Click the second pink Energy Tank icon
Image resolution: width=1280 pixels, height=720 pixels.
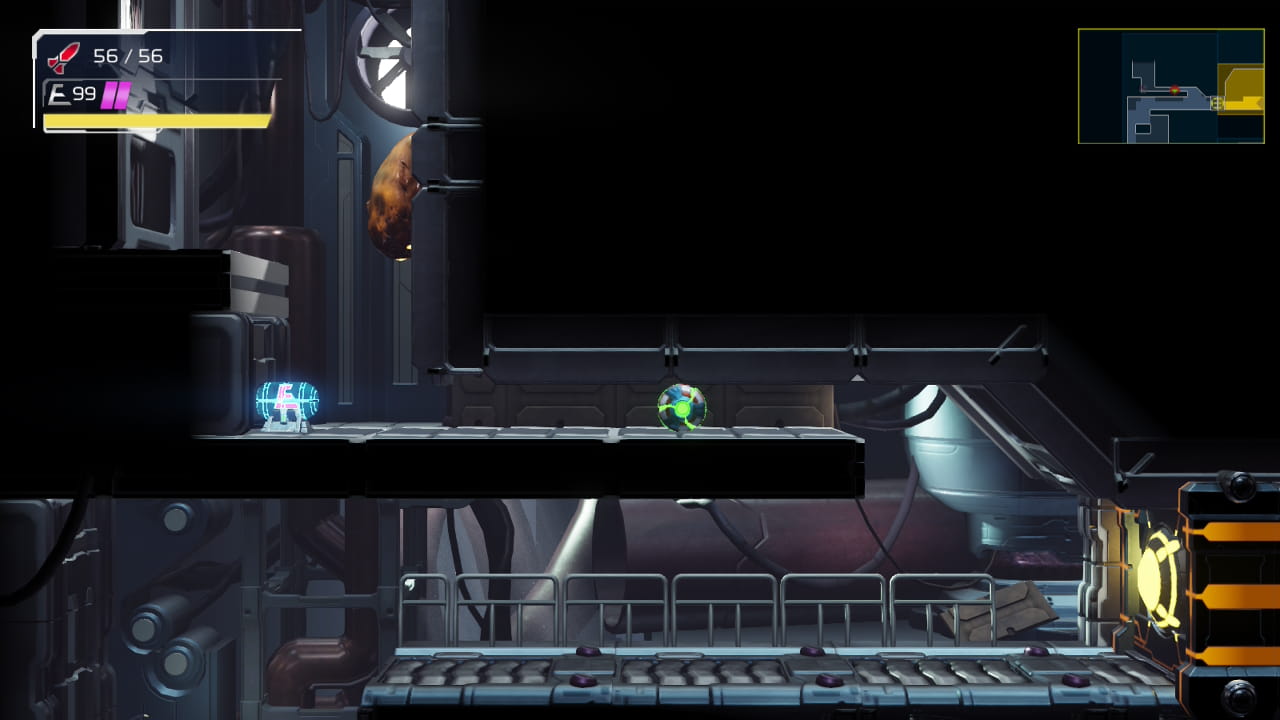[x=121, y=95]
